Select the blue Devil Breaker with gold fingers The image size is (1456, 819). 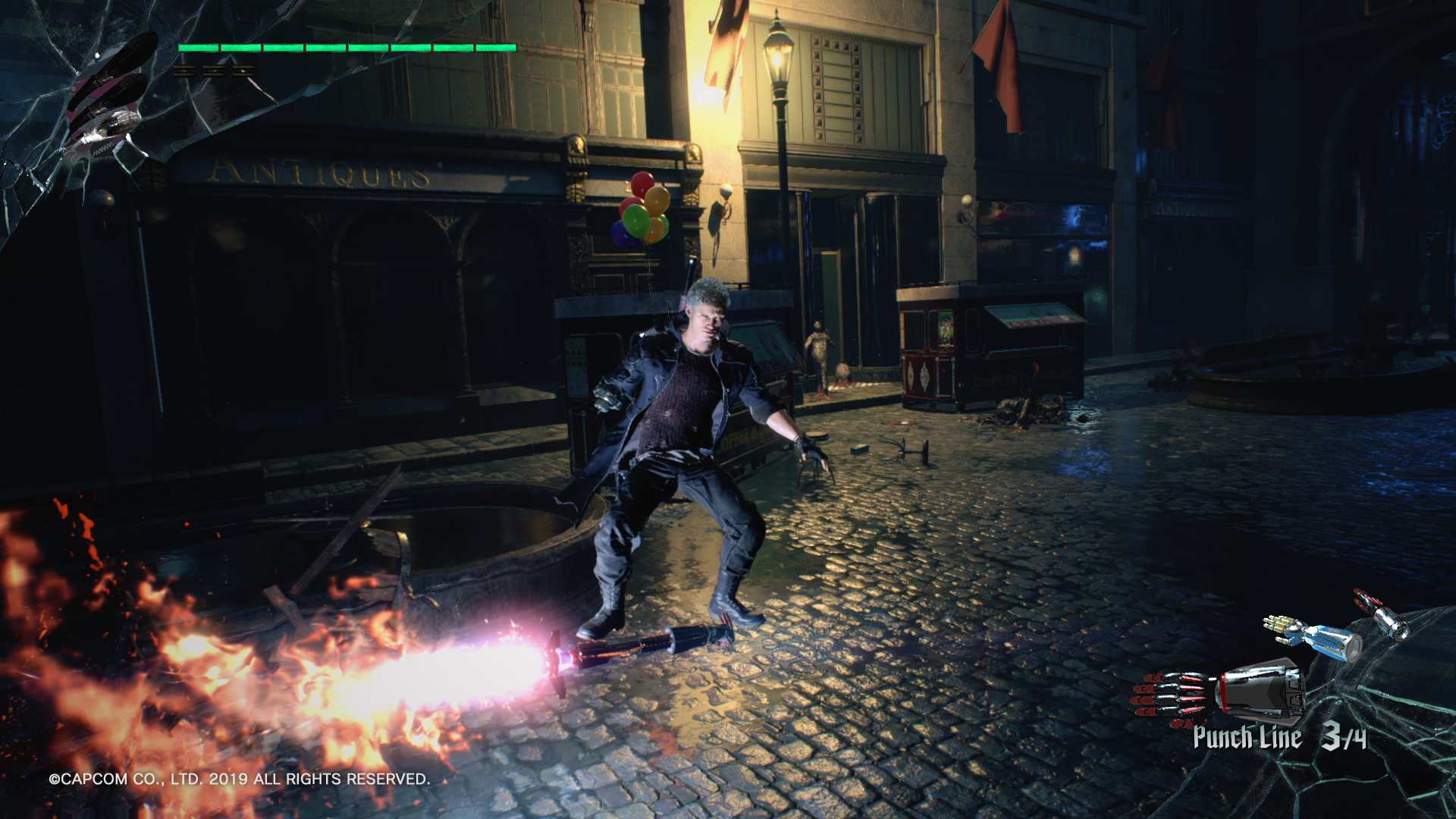(1314, 637)
